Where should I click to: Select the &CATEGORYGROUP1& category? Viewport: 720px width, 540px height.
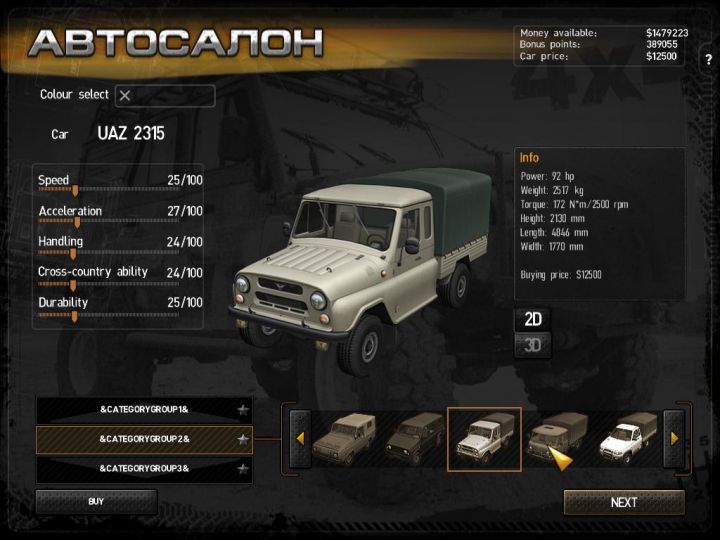144,410
